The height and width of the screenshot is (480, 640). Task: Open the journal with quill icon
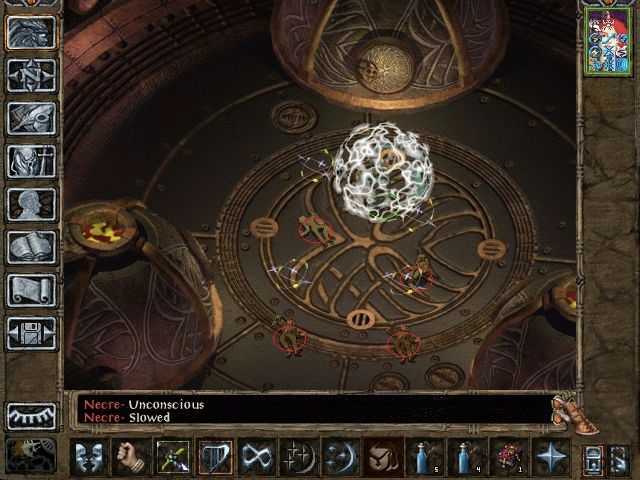tap(31, 118)
